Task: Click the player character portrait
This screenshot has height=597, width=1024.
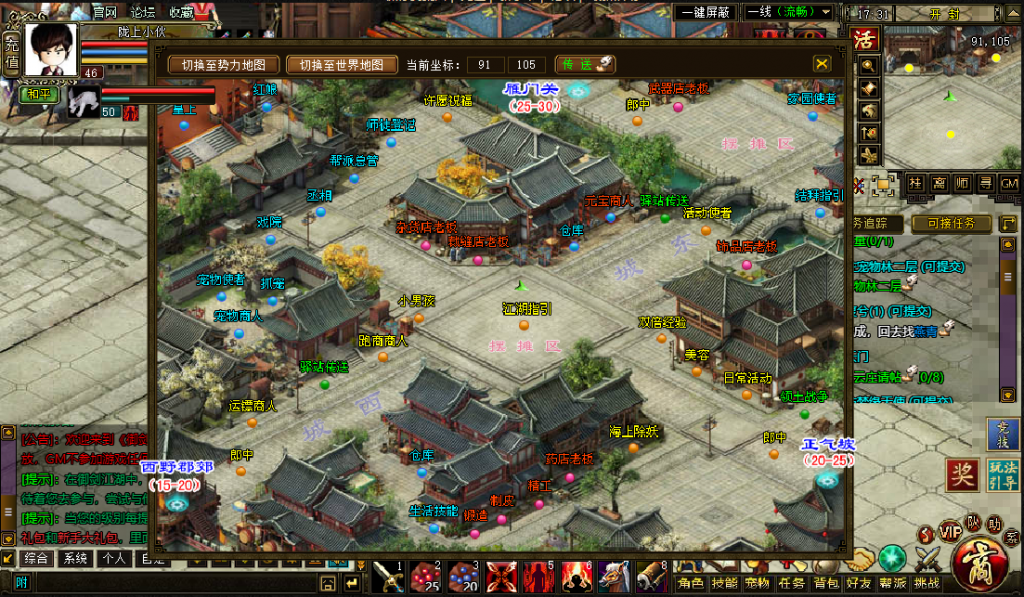Action: (x=51, y=48)
